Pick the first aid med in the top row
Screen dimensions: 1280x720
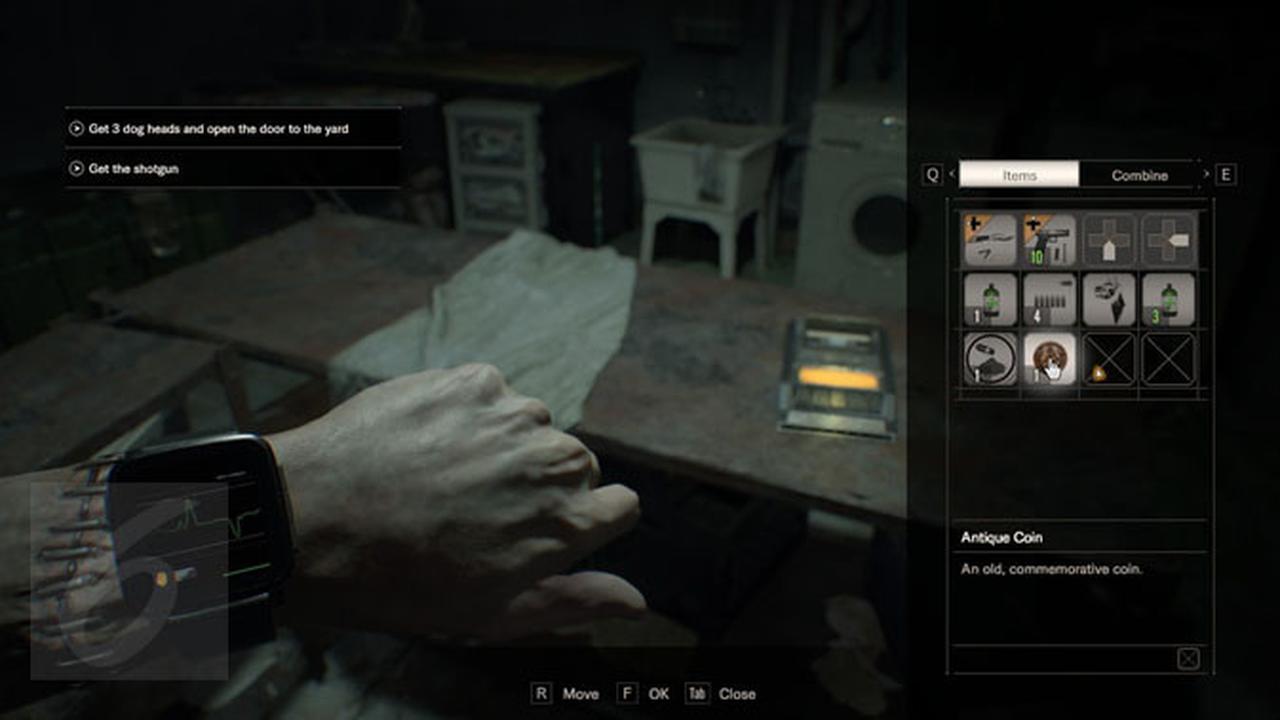pyautogui.click(x=1110, y=239)
